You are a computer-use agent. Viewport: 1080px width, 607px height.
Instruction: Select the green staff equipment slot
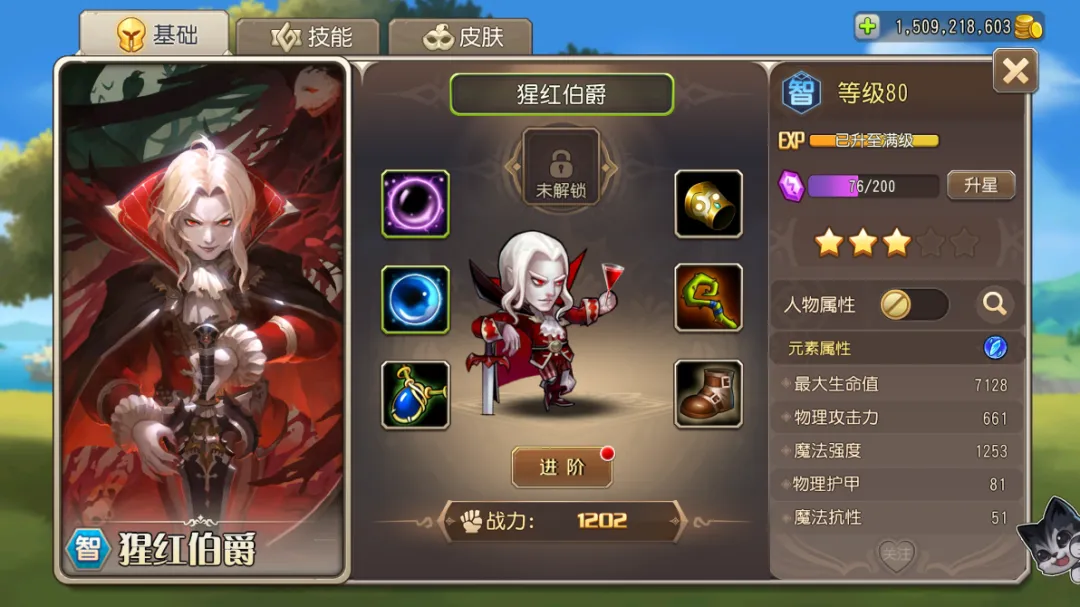[708, 298]
